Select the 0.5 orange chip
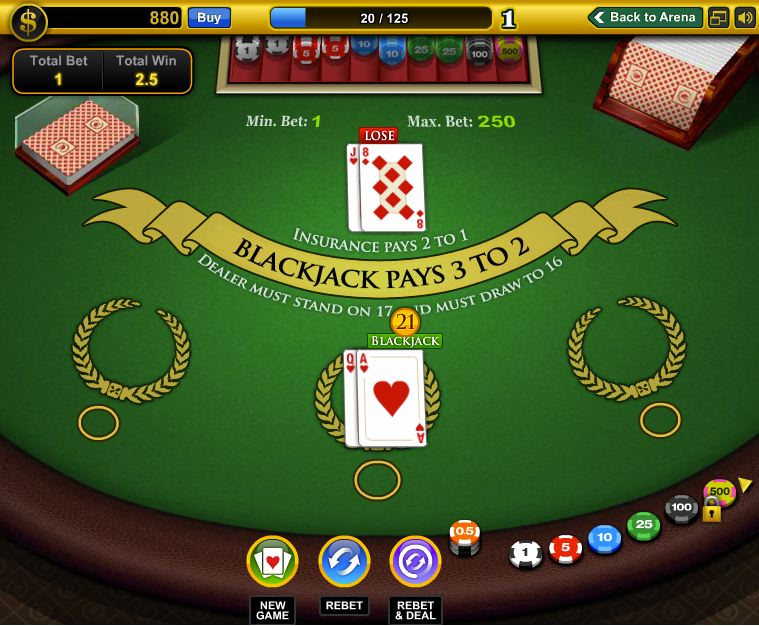Image resolution: width=759 pixels, height=626 pixels. tap(464, 535)
